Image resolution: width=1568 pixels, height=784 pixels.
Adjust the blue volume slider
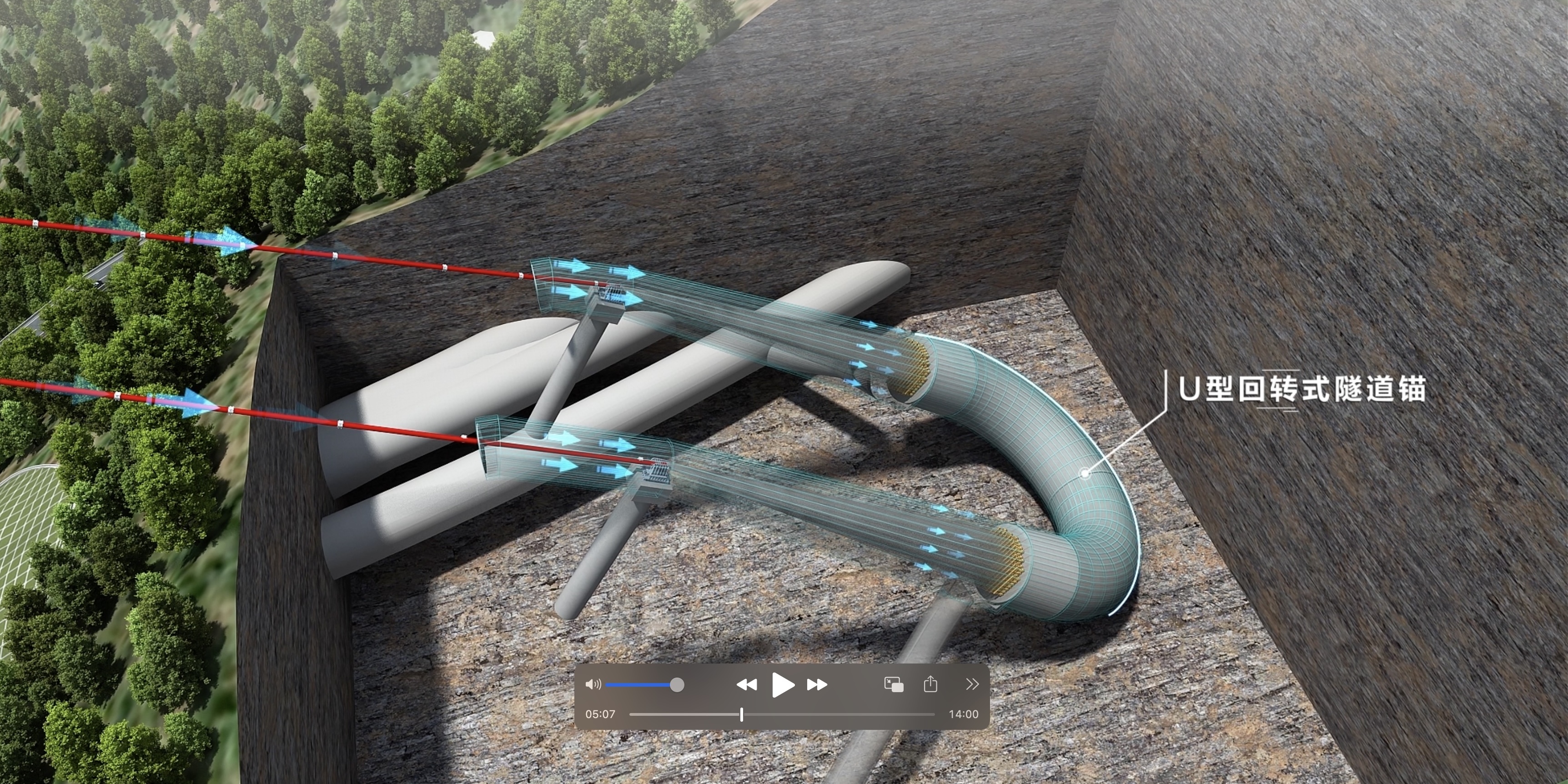tap(676, 685)
